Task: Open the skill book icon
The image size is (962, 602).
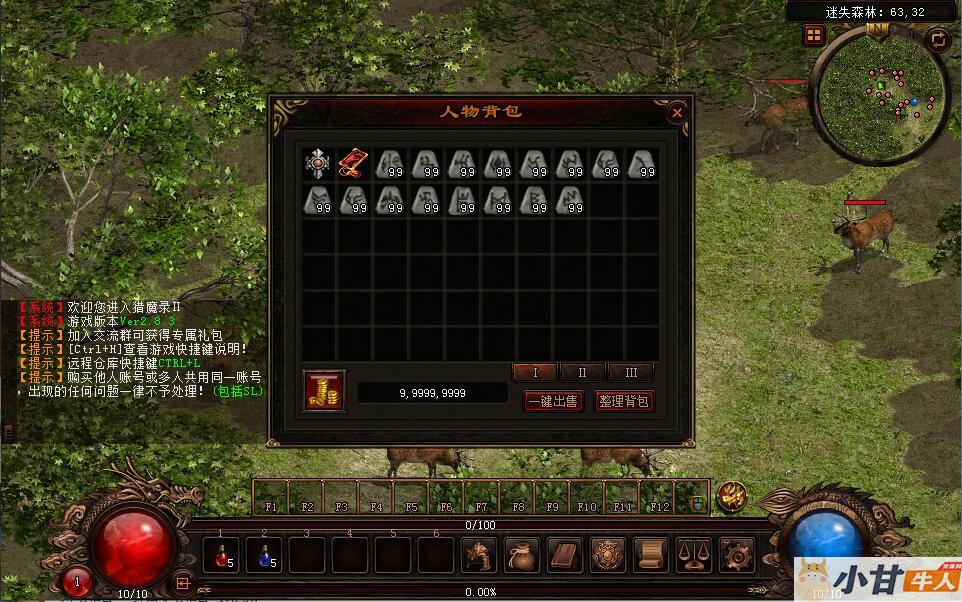Action: tap(565, 555)
